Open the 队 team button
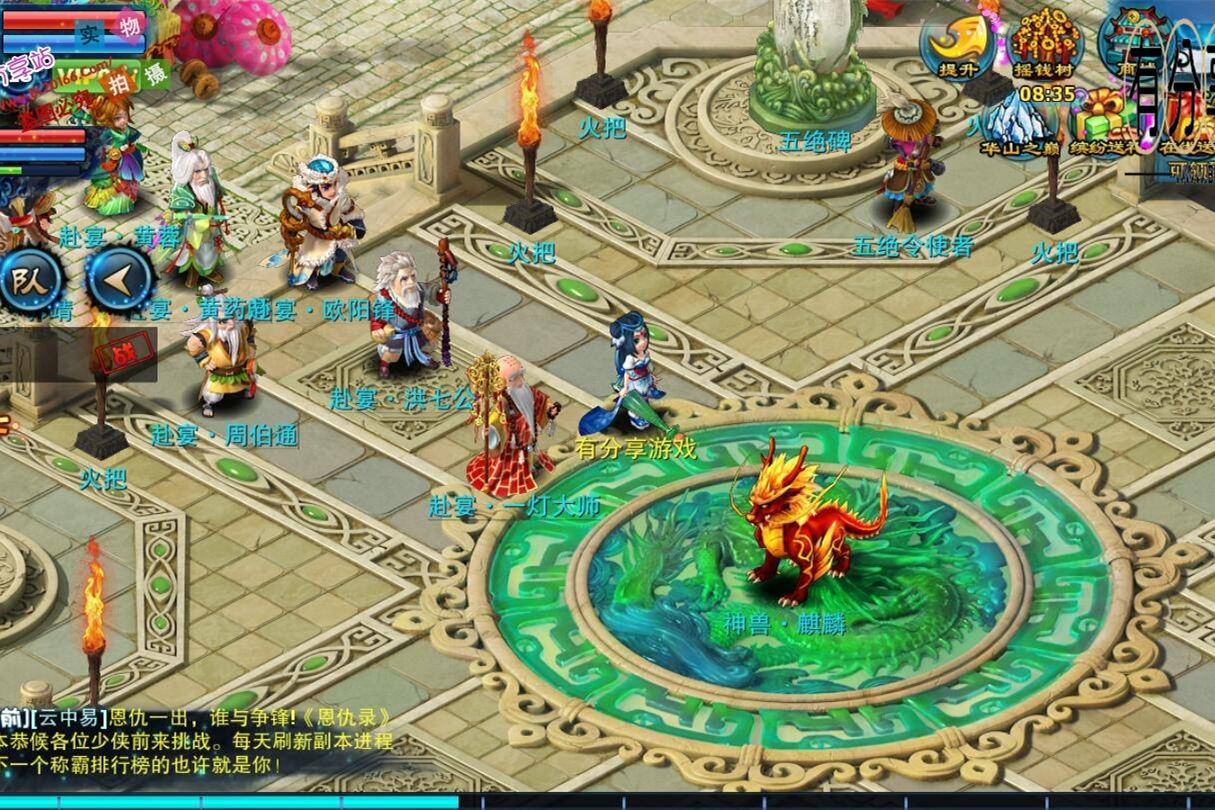Image resolution: width=1215 pixels, height=810 pixels. click(x=30, y=281)
